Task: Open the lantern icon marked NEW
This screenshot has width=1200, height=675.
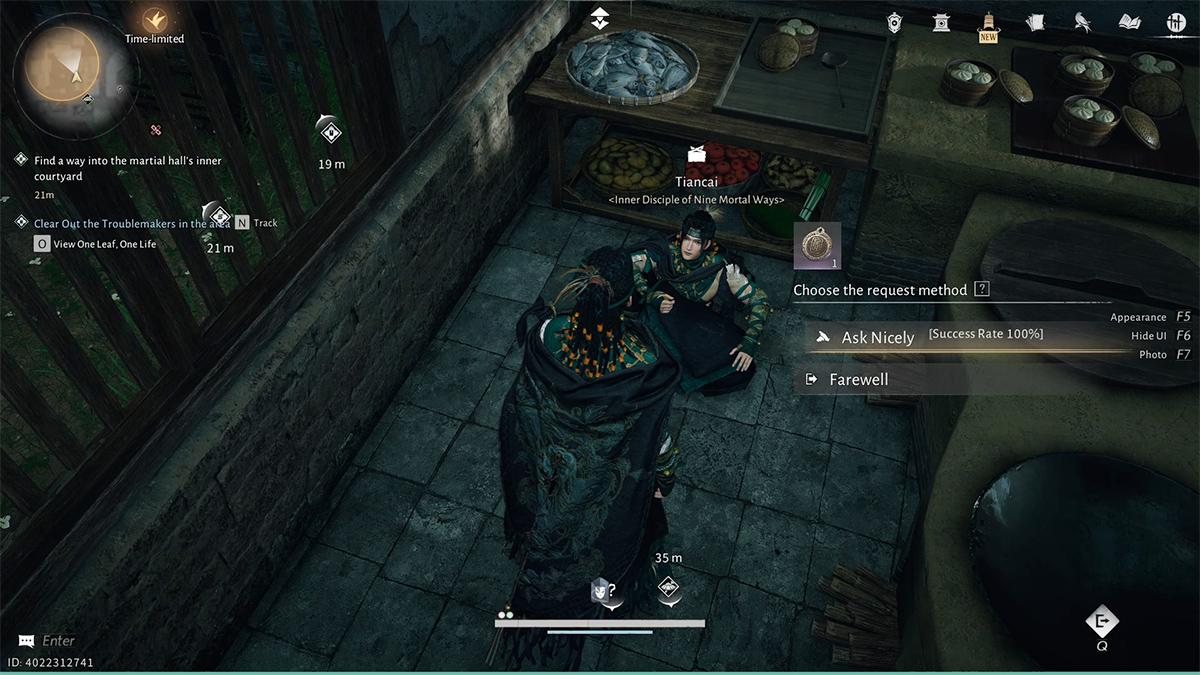Action: (x=988, y=22)
